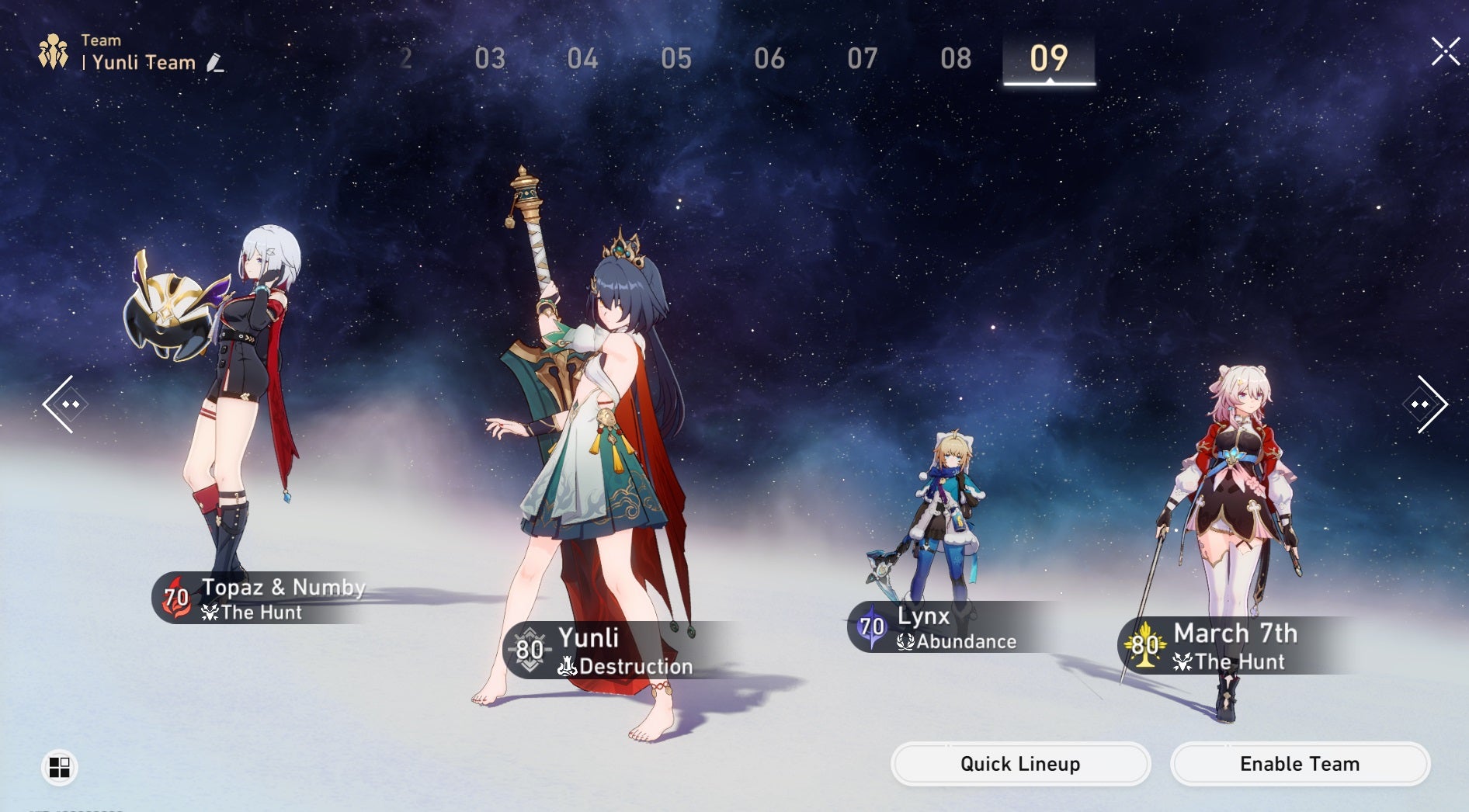Viewport: 1469px width, 812px height.
Task: Click the pencil icon to rename Yunli Team
Action: coord(215,64)
